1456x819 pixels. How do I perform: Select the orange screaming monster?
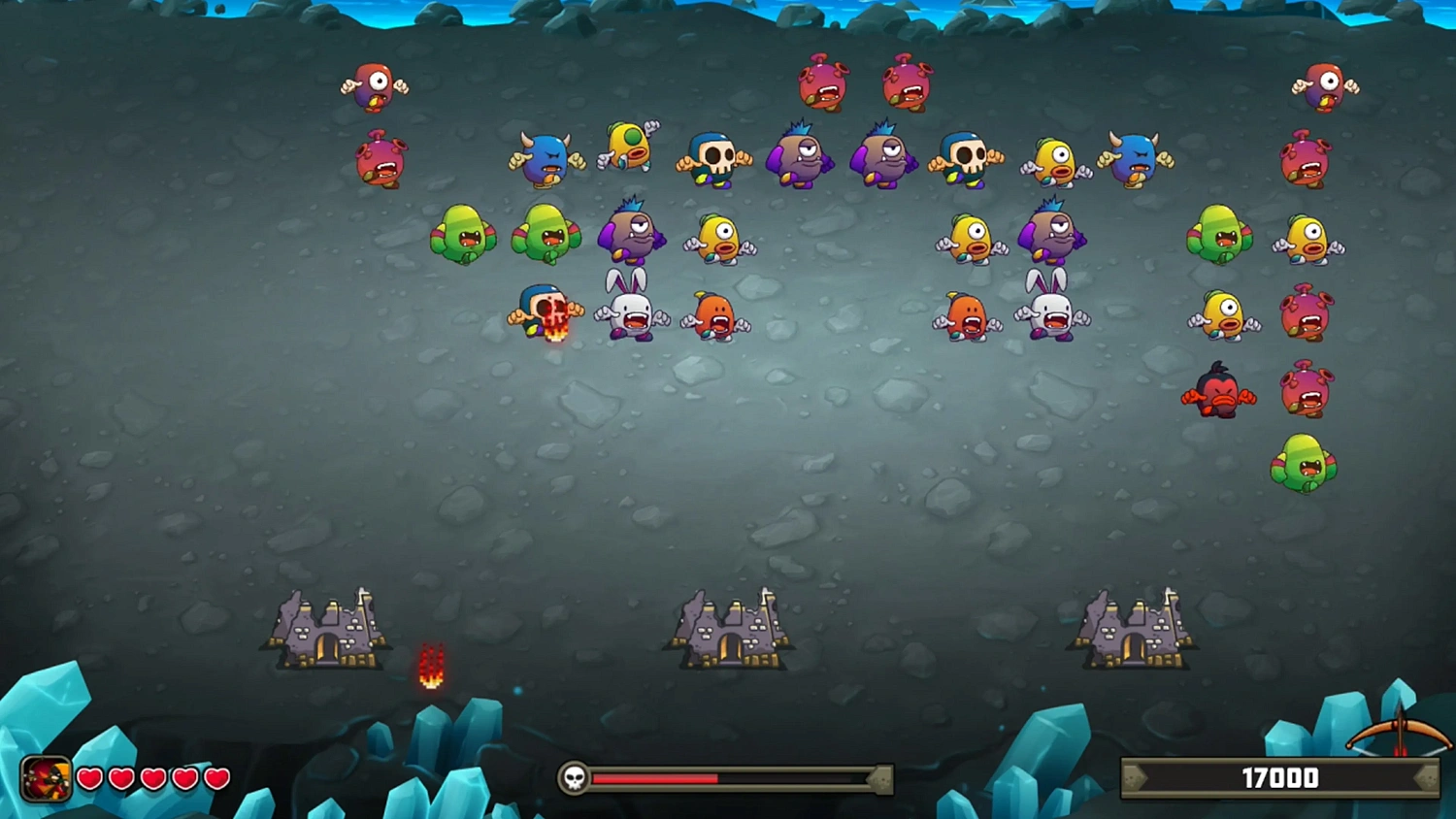715,315
